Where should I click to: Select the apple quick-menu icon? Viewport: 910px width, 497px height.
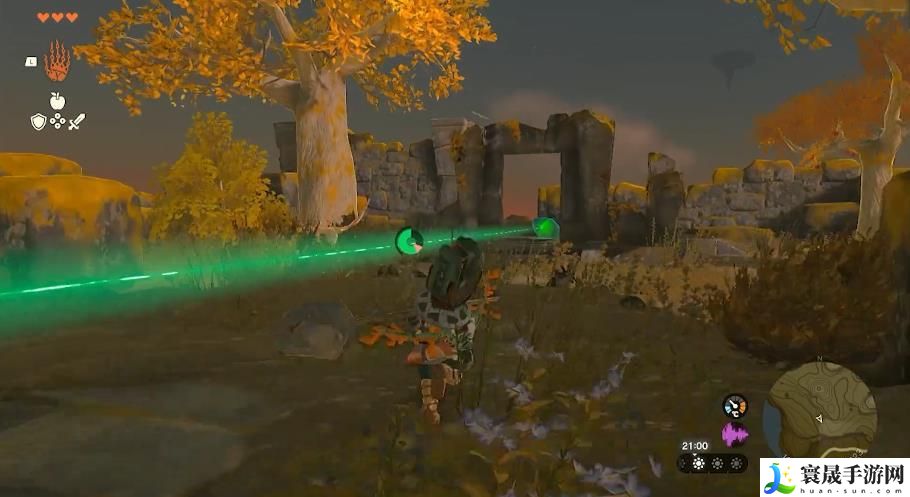(57, 100)
